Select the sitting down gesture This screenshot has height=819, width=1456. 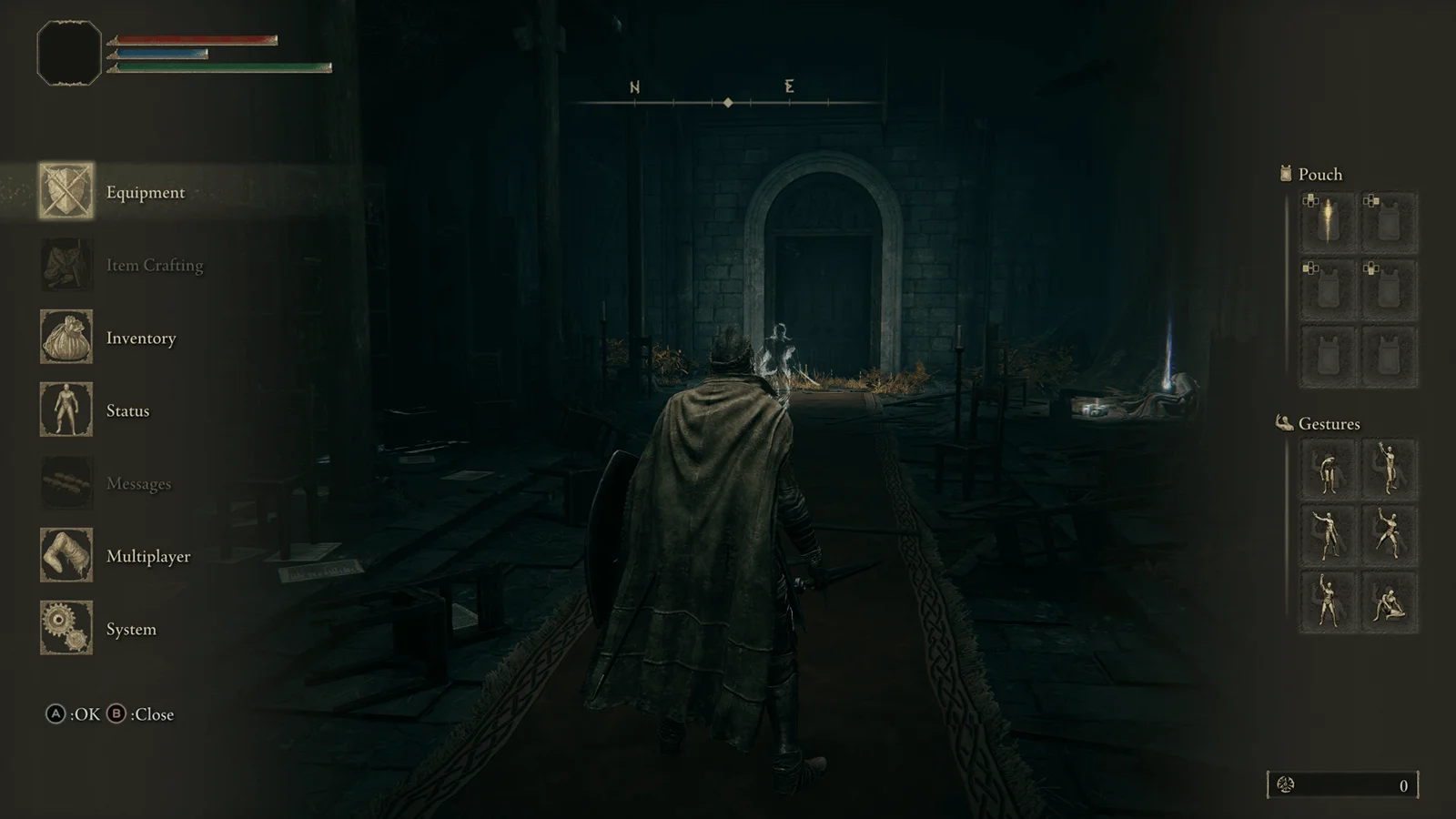[x=1390, y=602]
